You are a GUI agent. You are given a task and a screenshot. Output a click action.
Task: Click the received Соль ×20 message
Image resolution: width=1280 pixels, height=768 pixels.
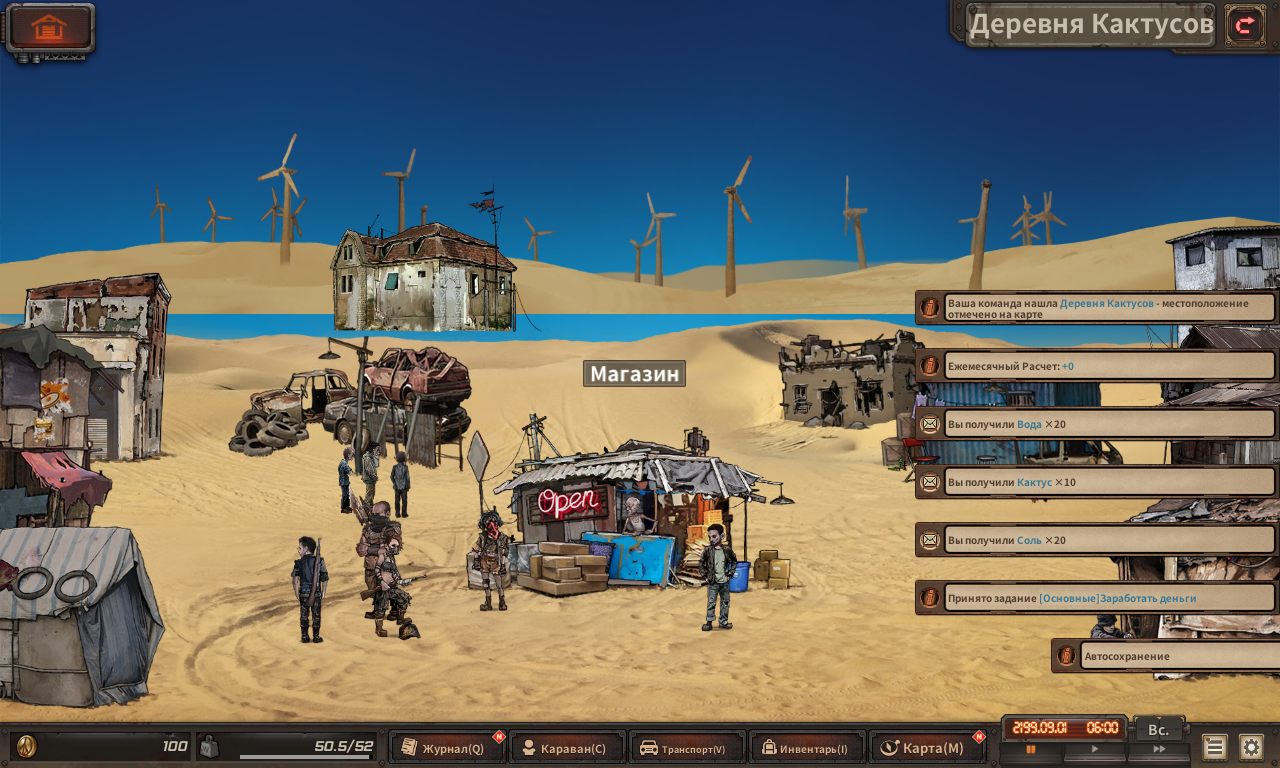tap(1096, 540)
